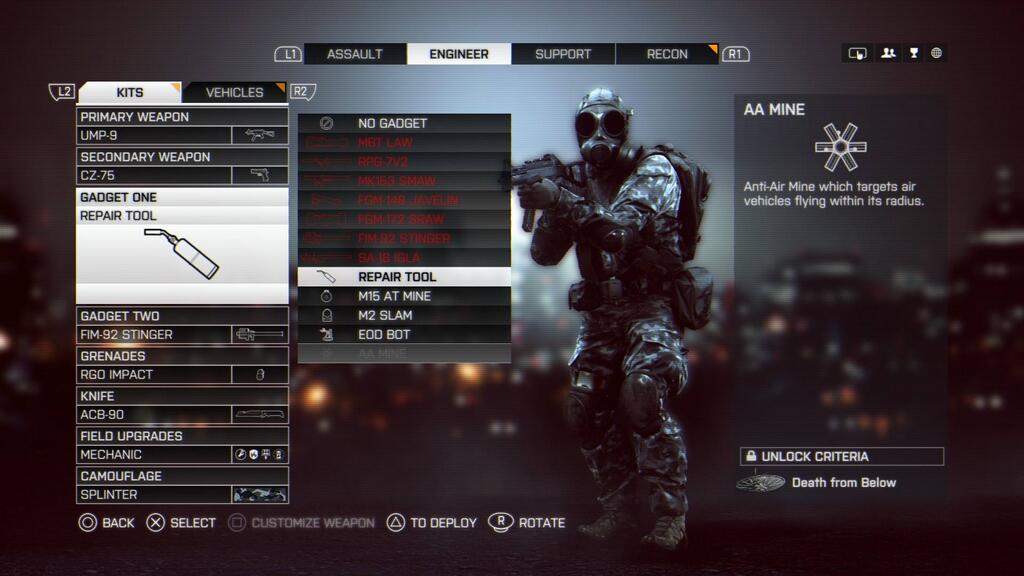Select M15 AT Mine in gadget list
Image resolution: width=1024 pixels, height=576 pixels.
(404, 296)
